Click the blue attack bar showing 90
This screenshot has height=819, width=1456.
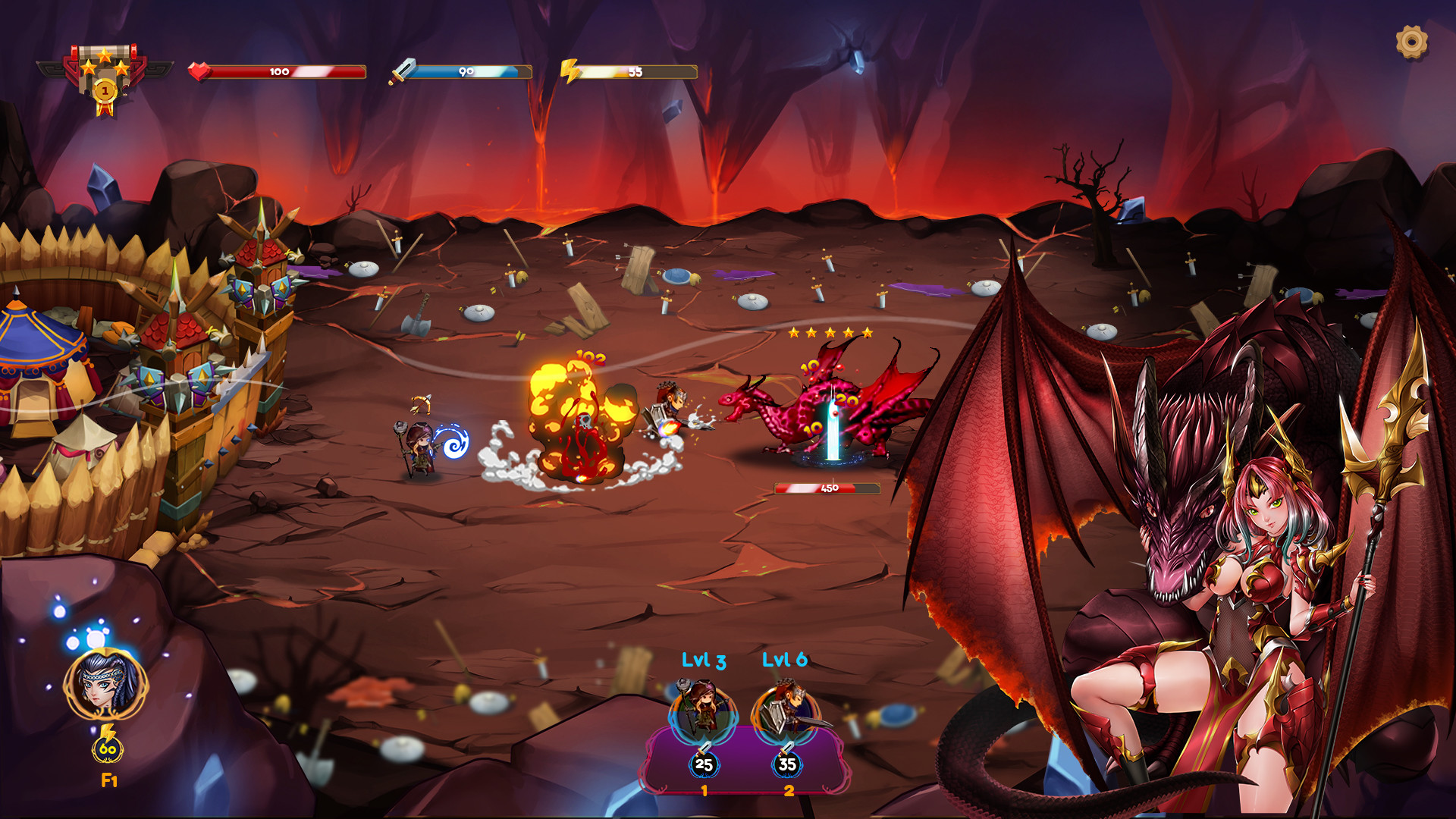(x=466, y=72)
